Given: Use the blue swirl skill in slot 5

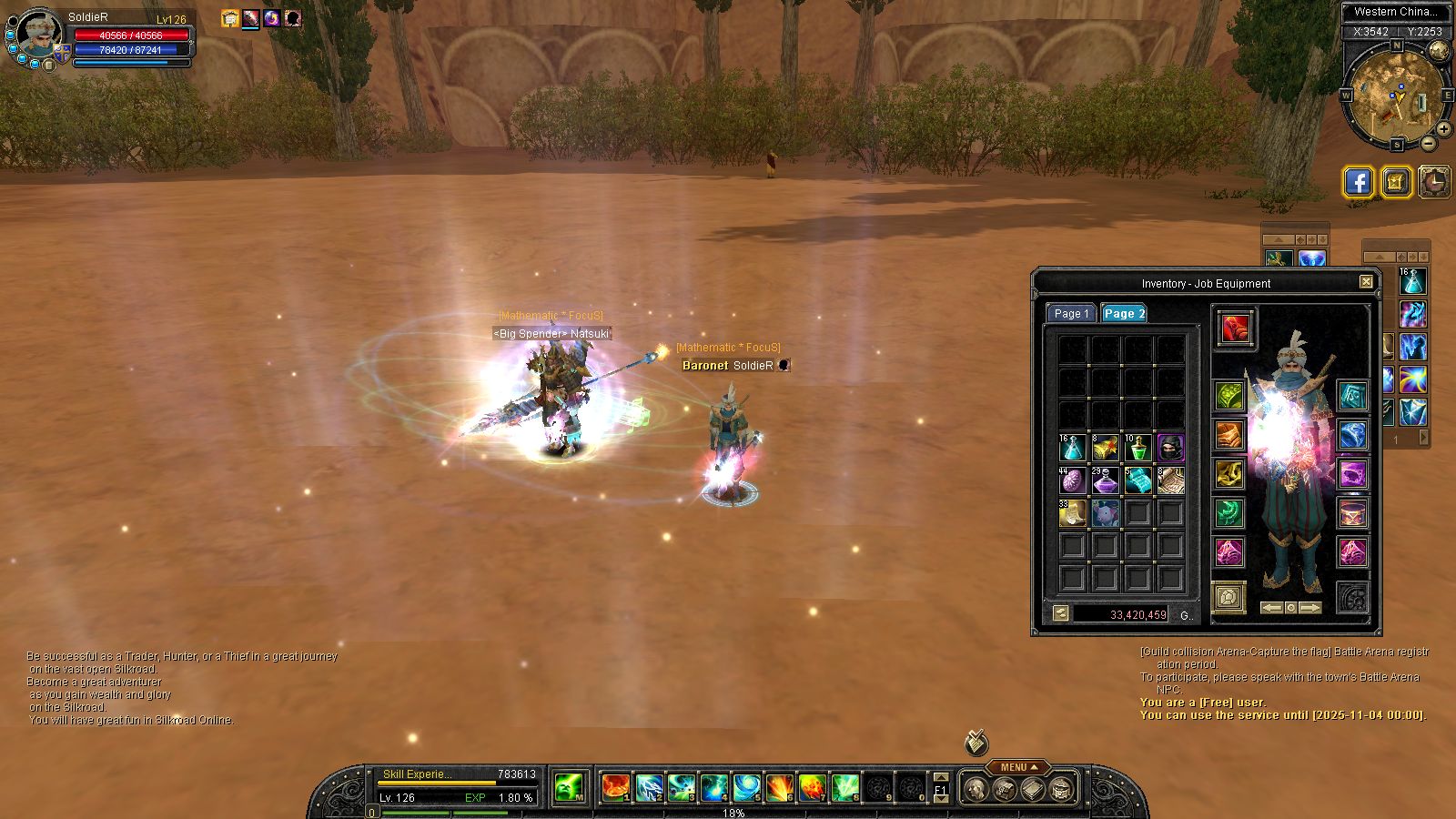Looking at the screenshot, I should 747,787.
